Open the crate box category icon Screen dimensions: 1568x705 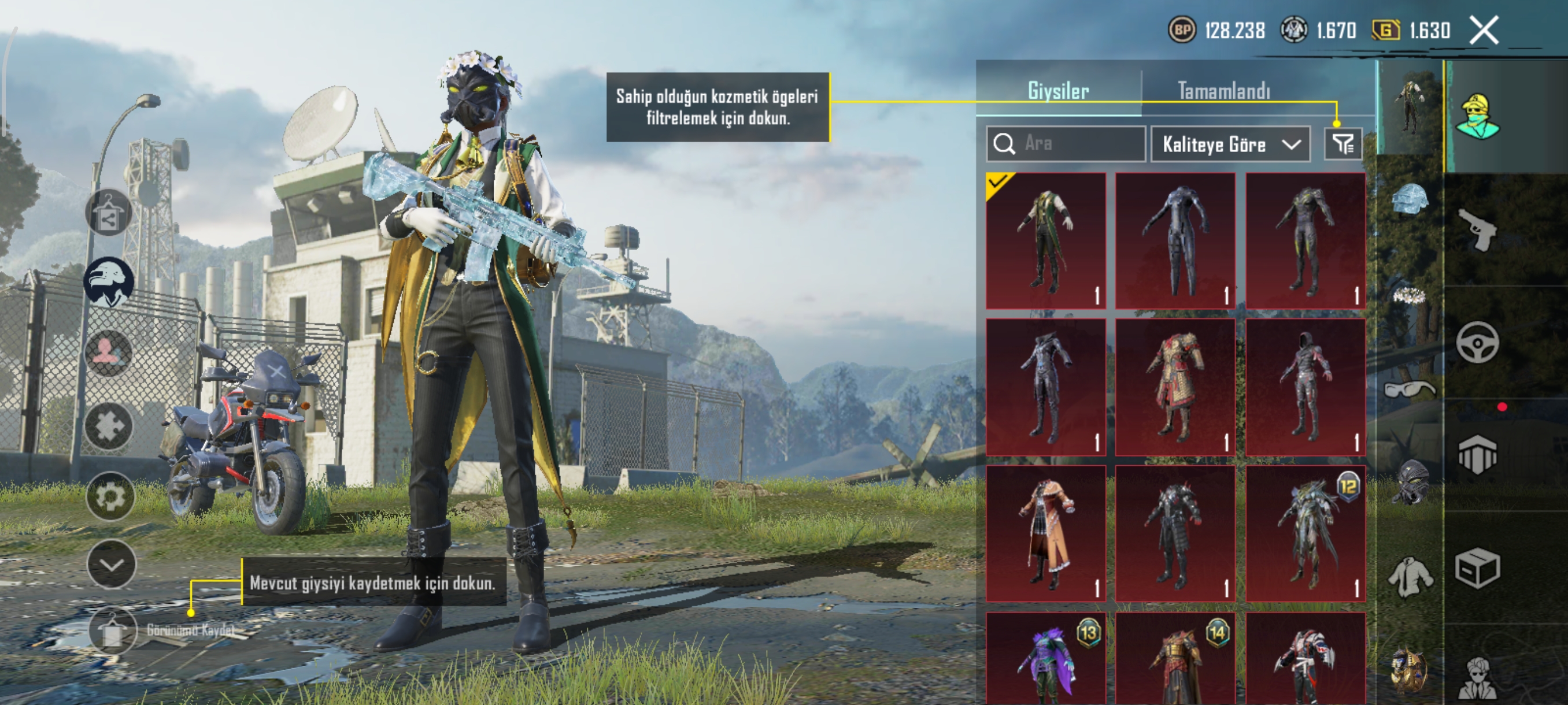coord(1477,569)
